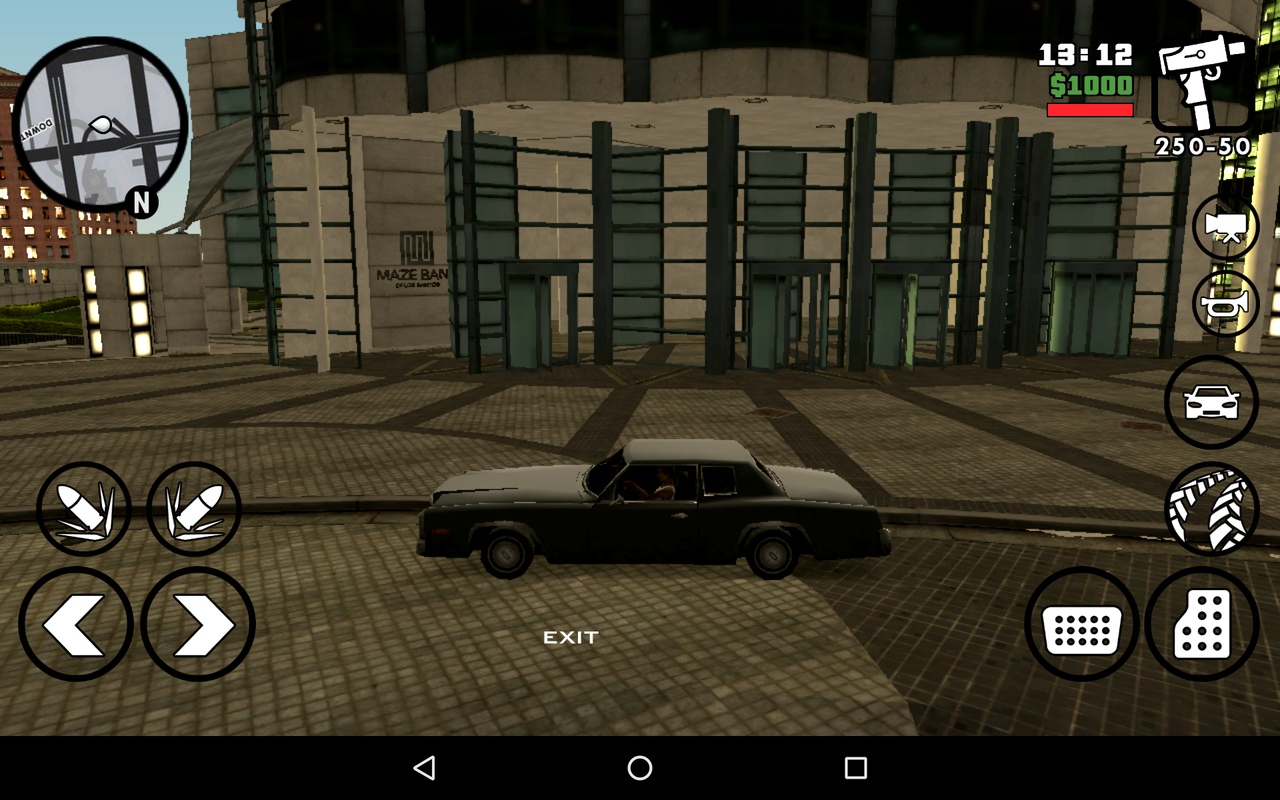Change view with the camera icon
This screenshot has height=800, width=1280.
[1225, 226]
